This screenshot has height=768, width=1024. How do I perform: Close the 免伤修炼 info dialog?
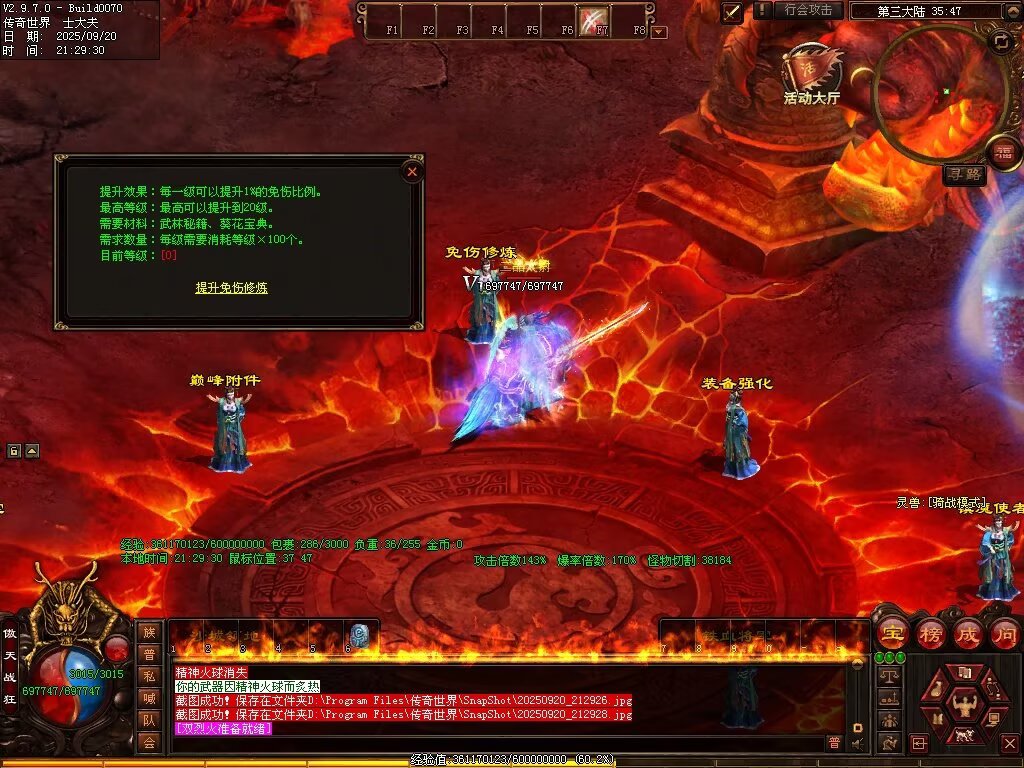click(x=412, y=172)
